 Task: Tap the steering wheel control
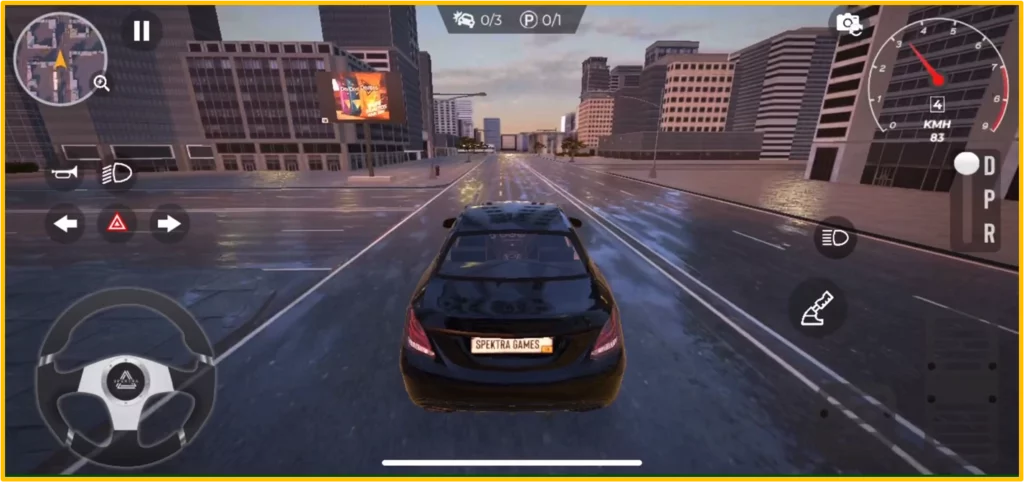point(126,376)
